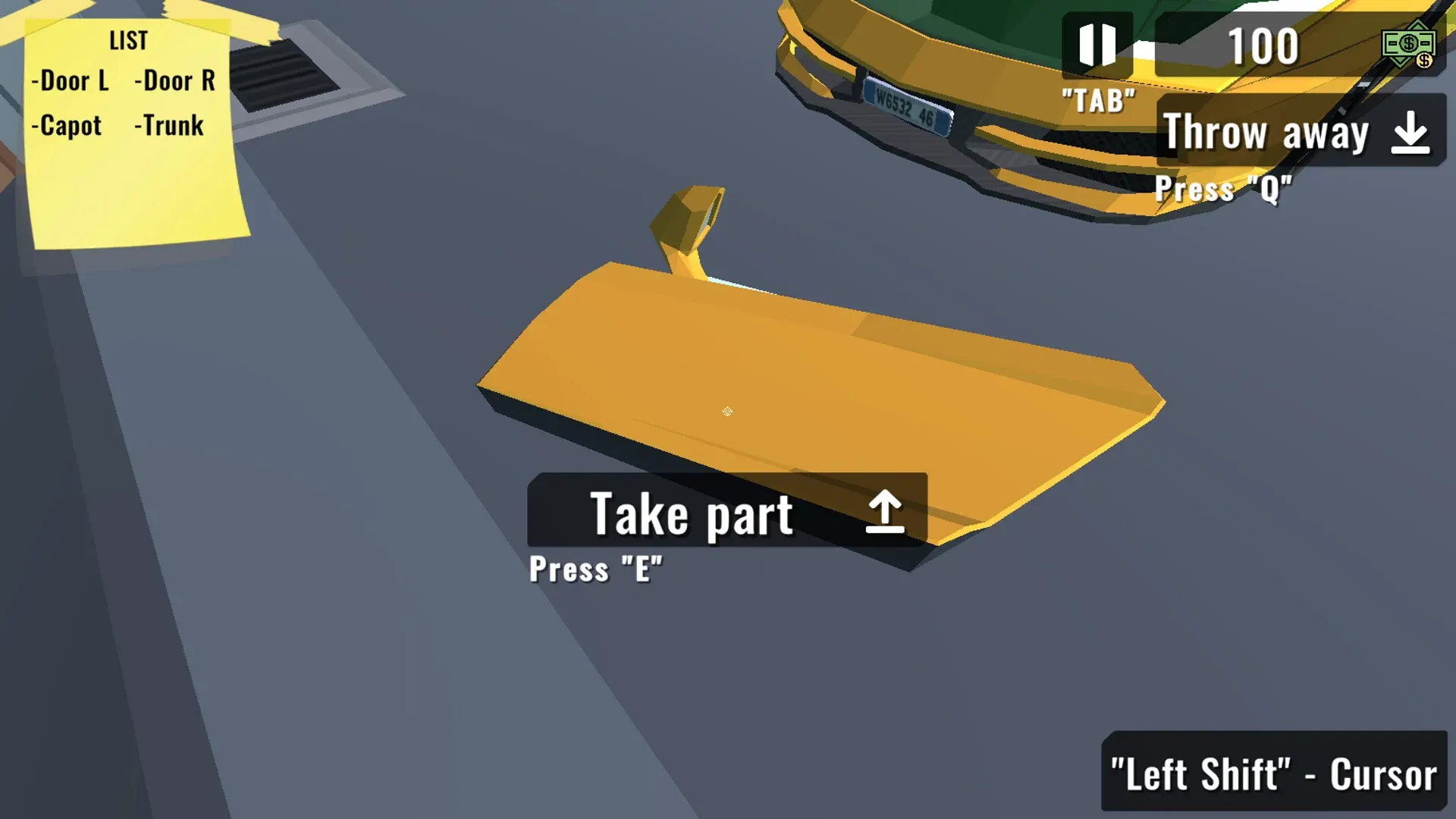The width and height of the screenshot is (1456, 819).
Task: Open the TAB pause menu
Action: [1097, 96]
